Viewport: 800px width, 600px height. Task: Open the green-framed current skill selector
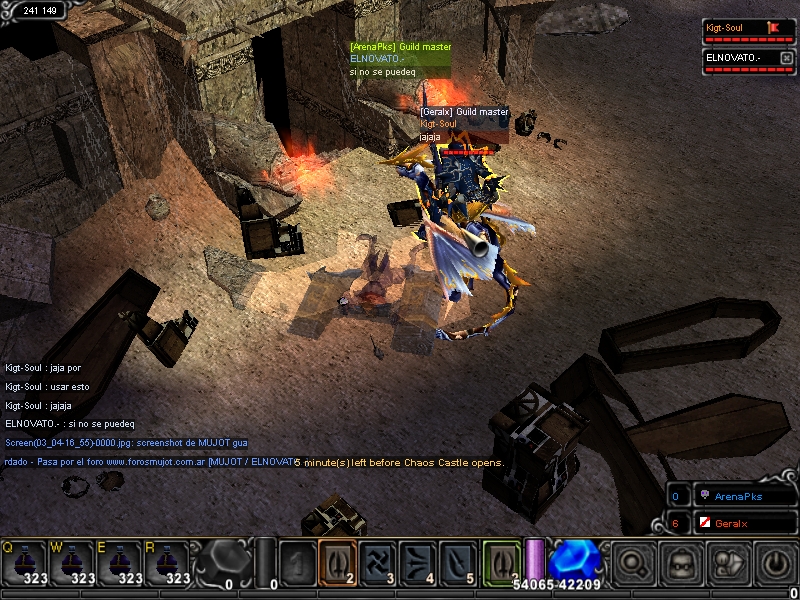(502, 562)
